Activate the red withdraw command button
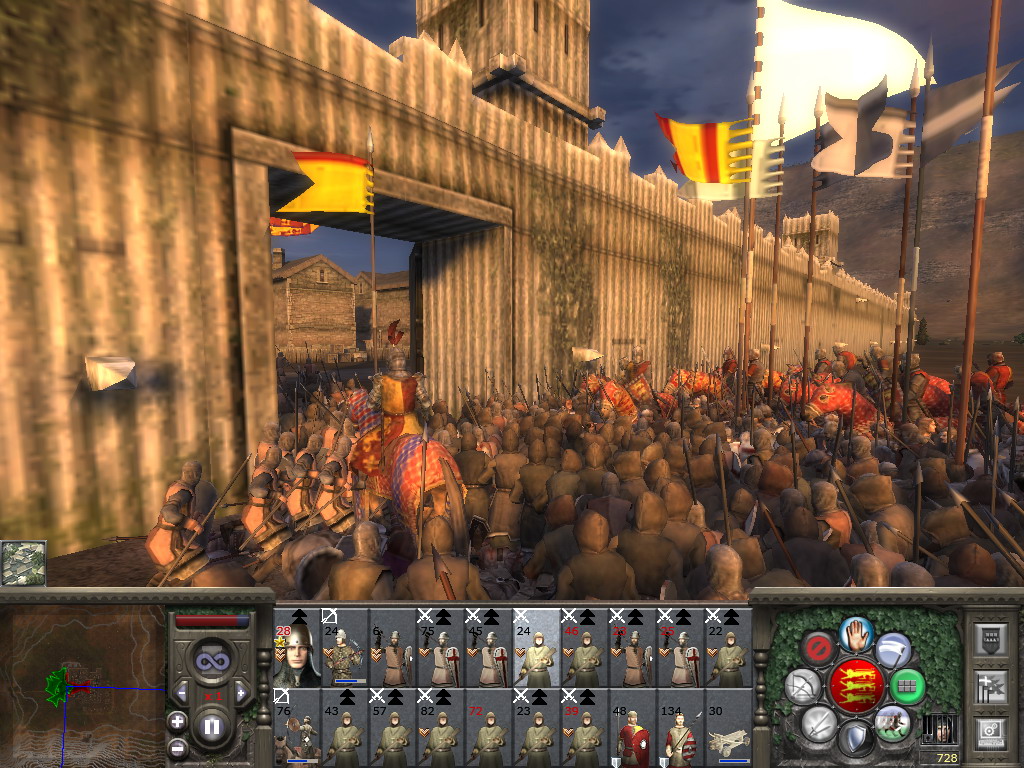Viewport: 1024px width, 768px height. pos(820,648)
